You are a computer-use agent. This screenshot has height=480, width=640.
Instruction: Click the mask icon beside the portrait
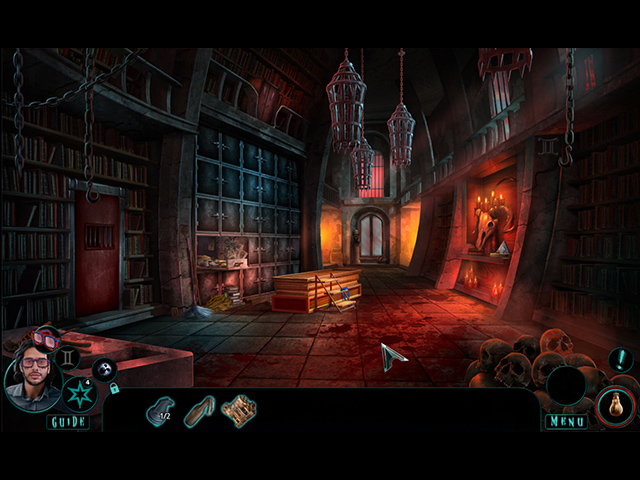[104, 369]
